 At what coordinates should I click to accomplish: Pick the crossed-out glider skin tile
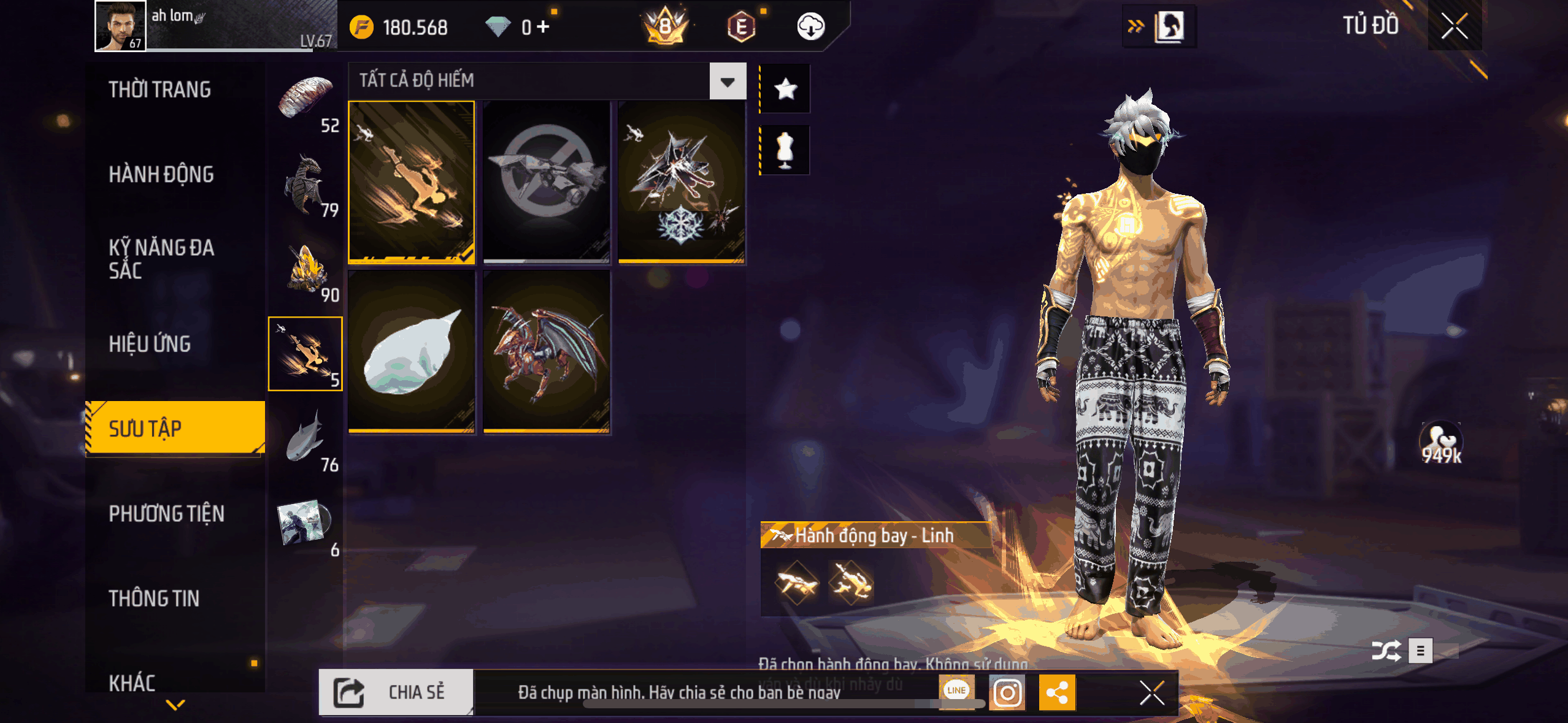click(x=546, y=182)
